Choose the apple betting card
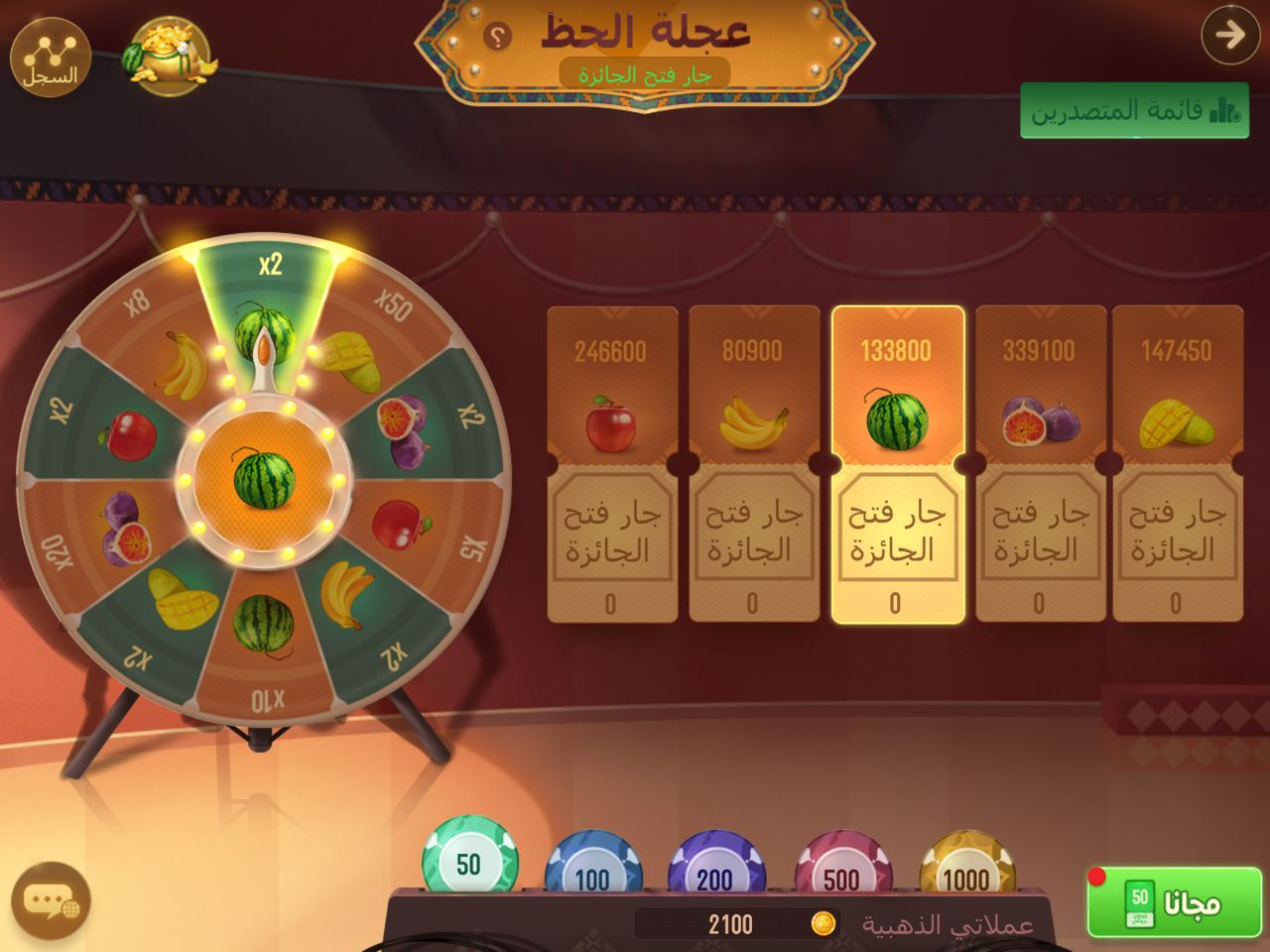1270x952 pixels. (611, 464)
